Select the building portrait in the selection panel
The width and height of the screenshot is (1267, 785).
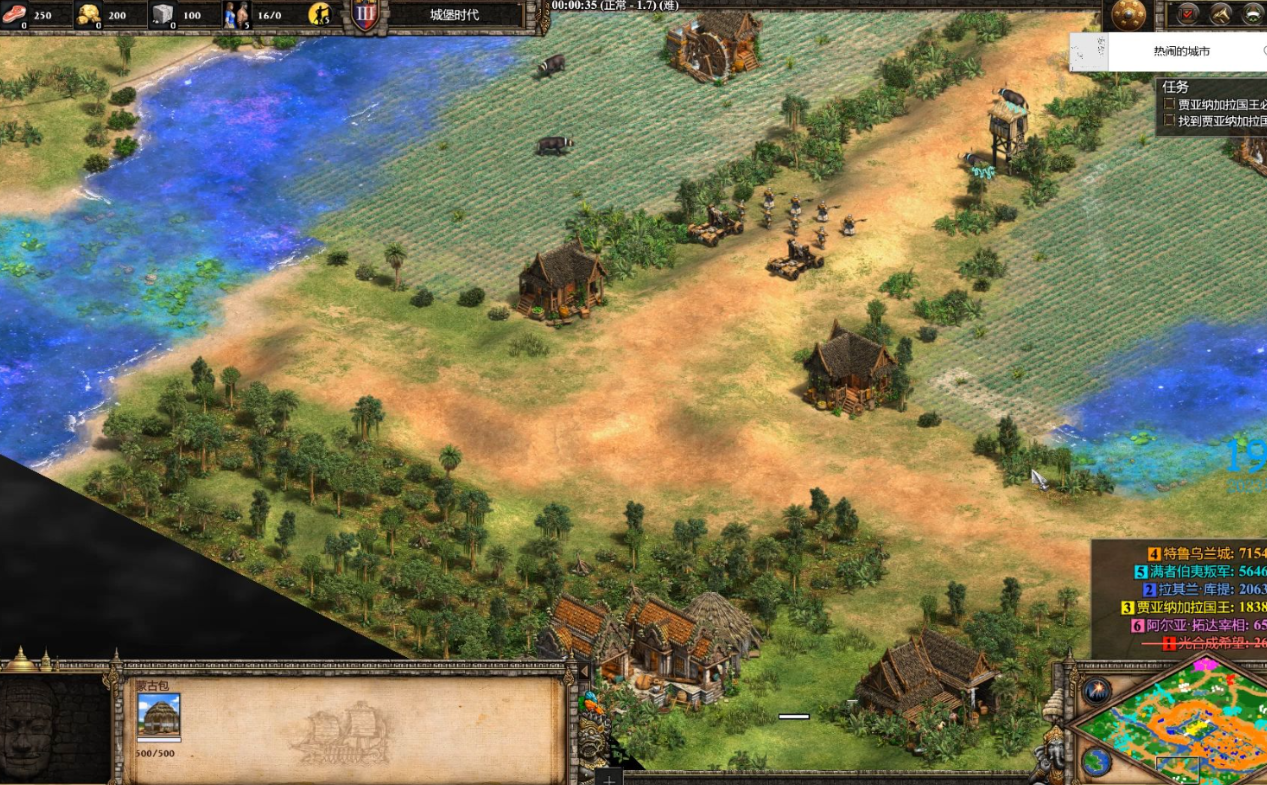point(159,715)
